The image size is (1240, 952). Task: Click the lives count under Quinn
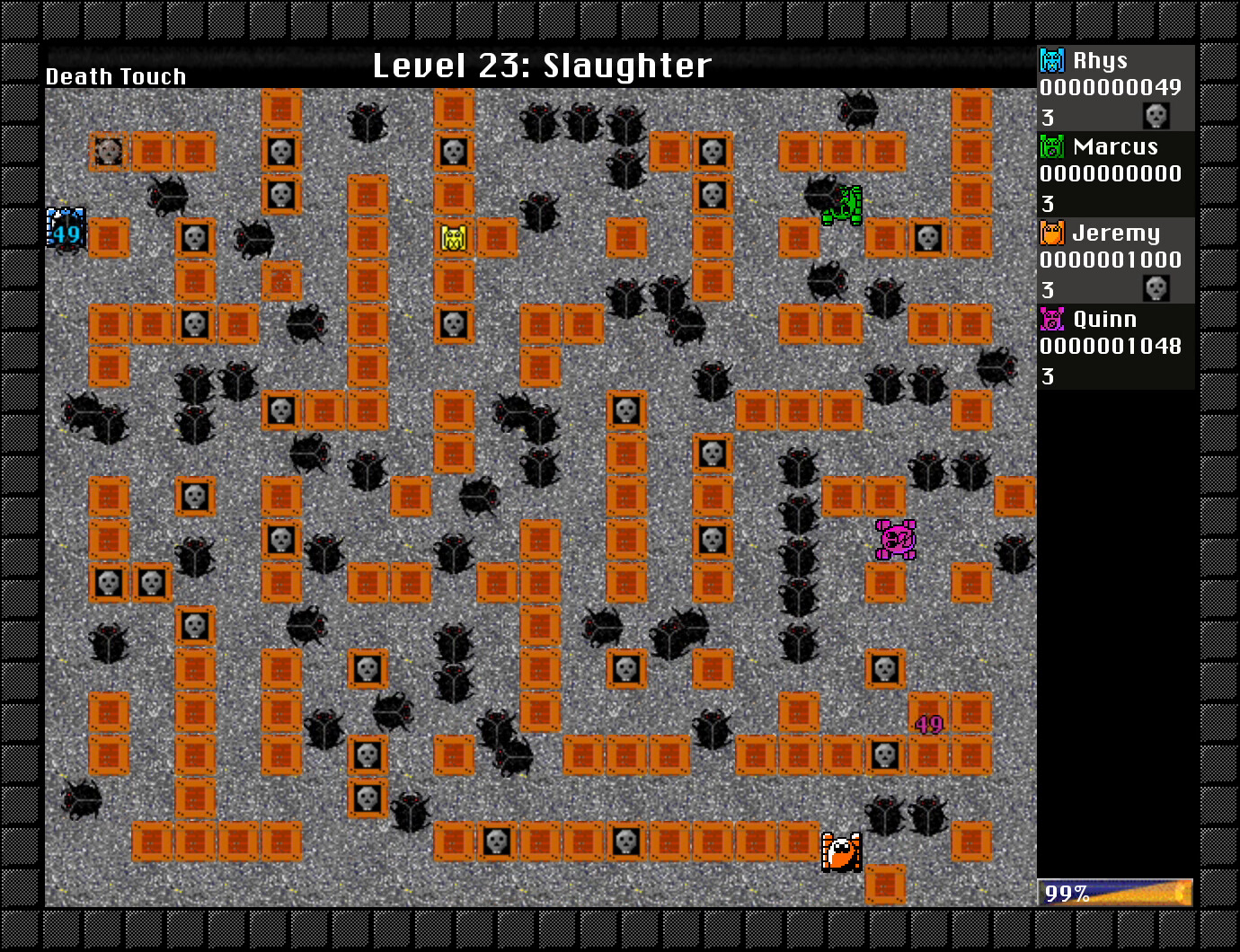click(1048, 377)
